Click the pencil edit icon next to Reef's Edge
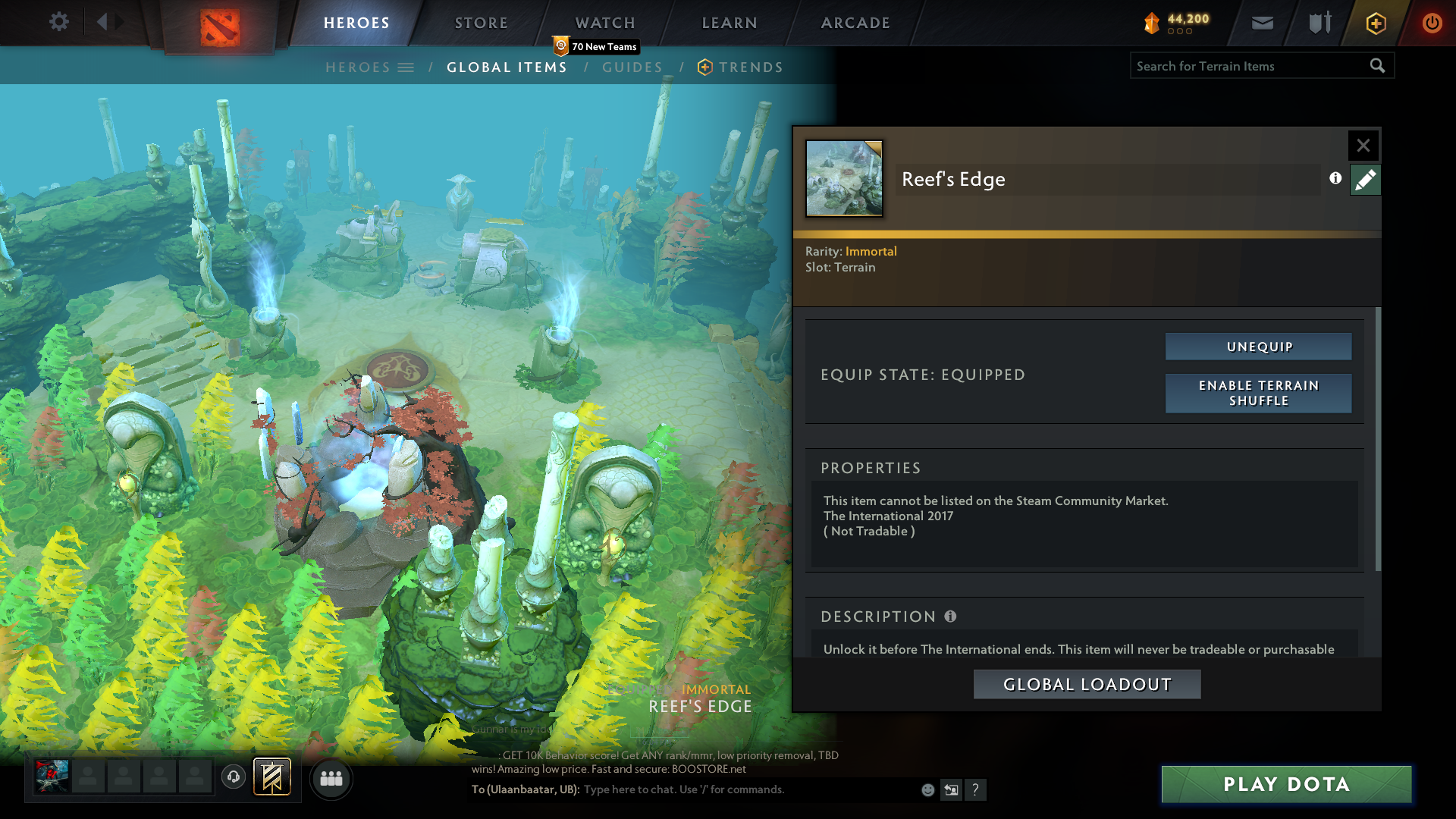 (x=1365, y=179)
